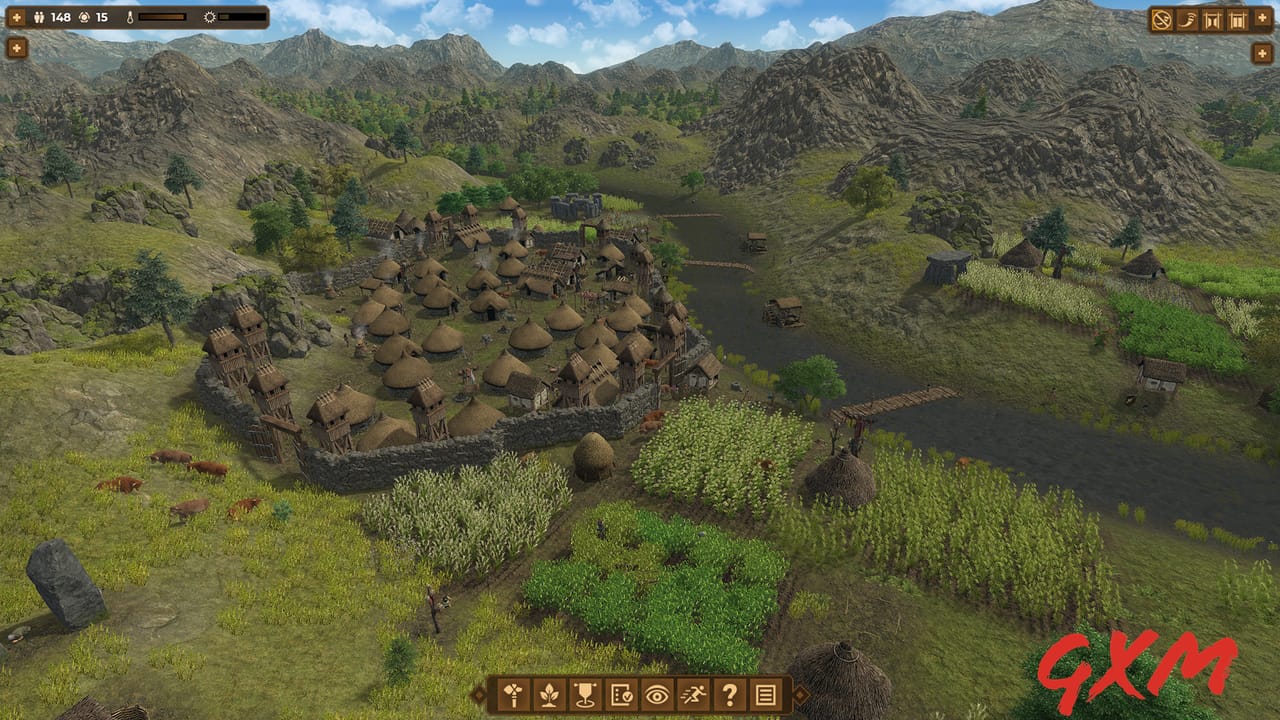Select the work areas tool icon
This screenshot has height=720, width=1280.
(x=514, y=697)
